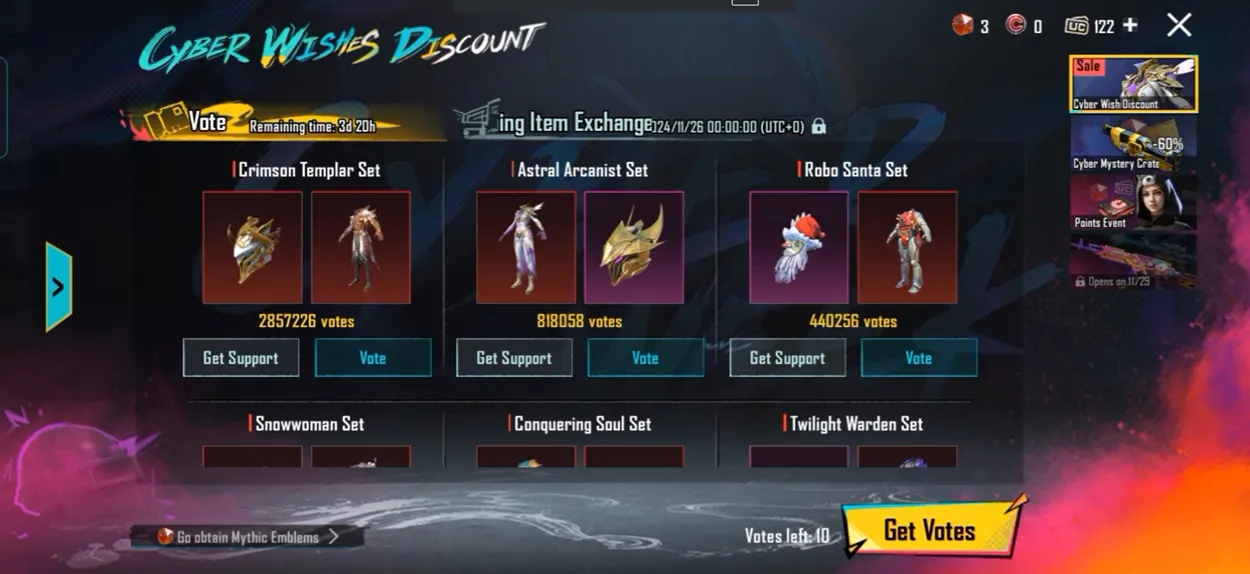Viewport: 1250px width, 574px height.
Task: View the Astral Arcanist golden mask item
Action: point(634,248)
